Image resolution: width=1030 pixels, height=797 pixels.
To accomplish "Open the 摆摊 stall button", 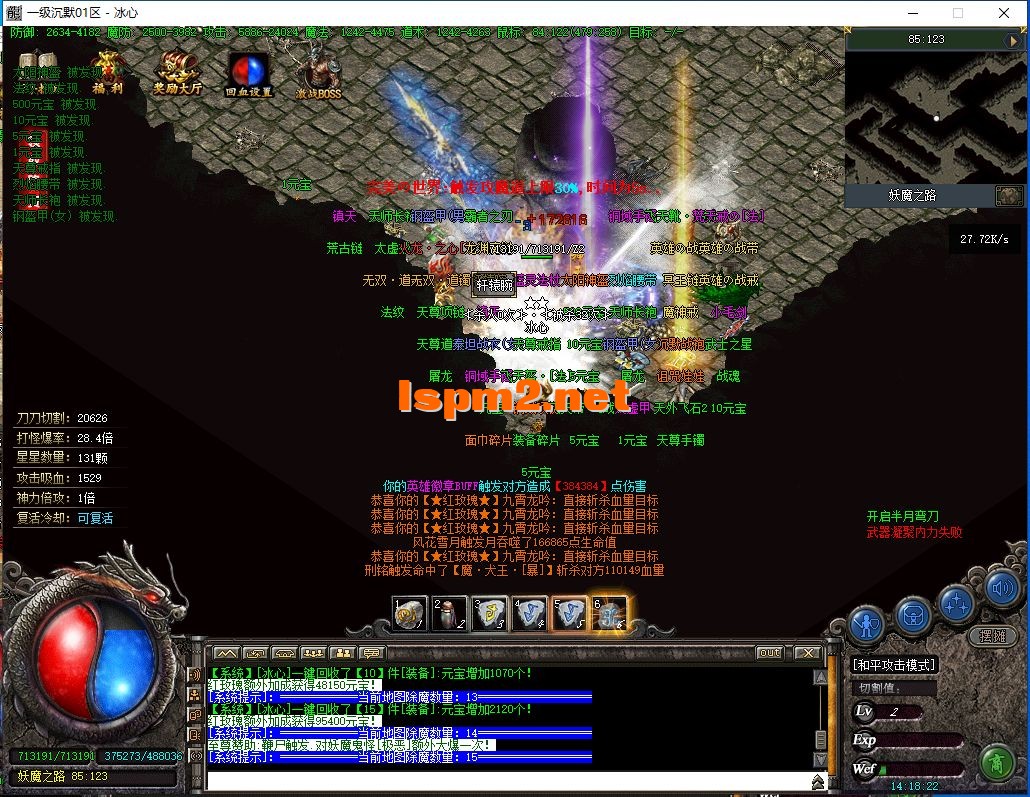I will click(991, 635).
